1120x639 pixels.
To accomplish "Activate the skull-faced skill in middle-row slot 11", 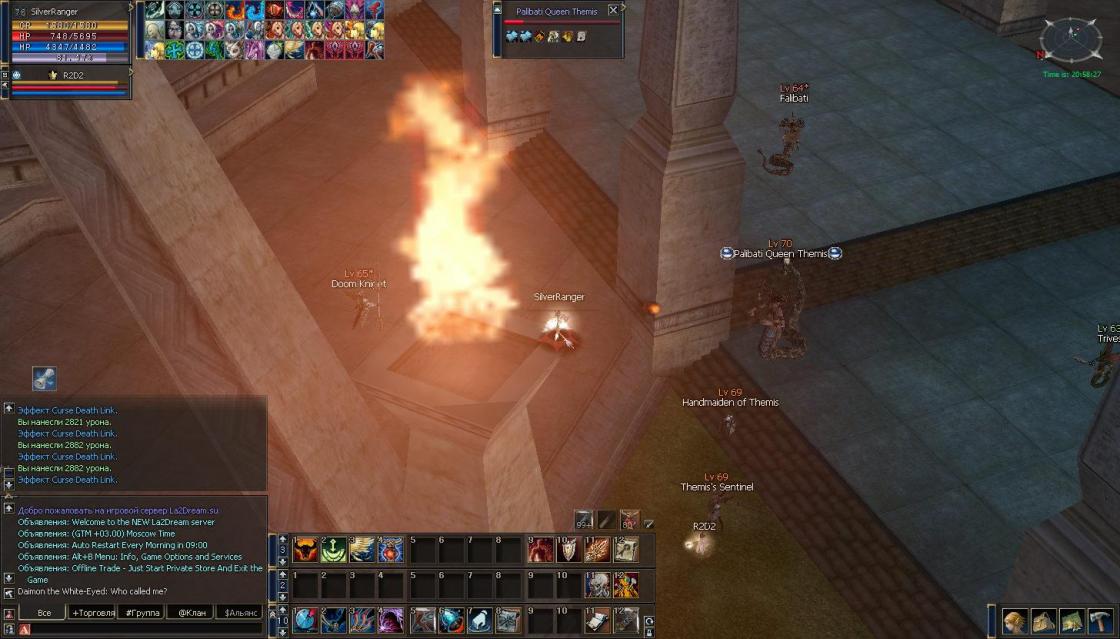I will pos(597,585).
